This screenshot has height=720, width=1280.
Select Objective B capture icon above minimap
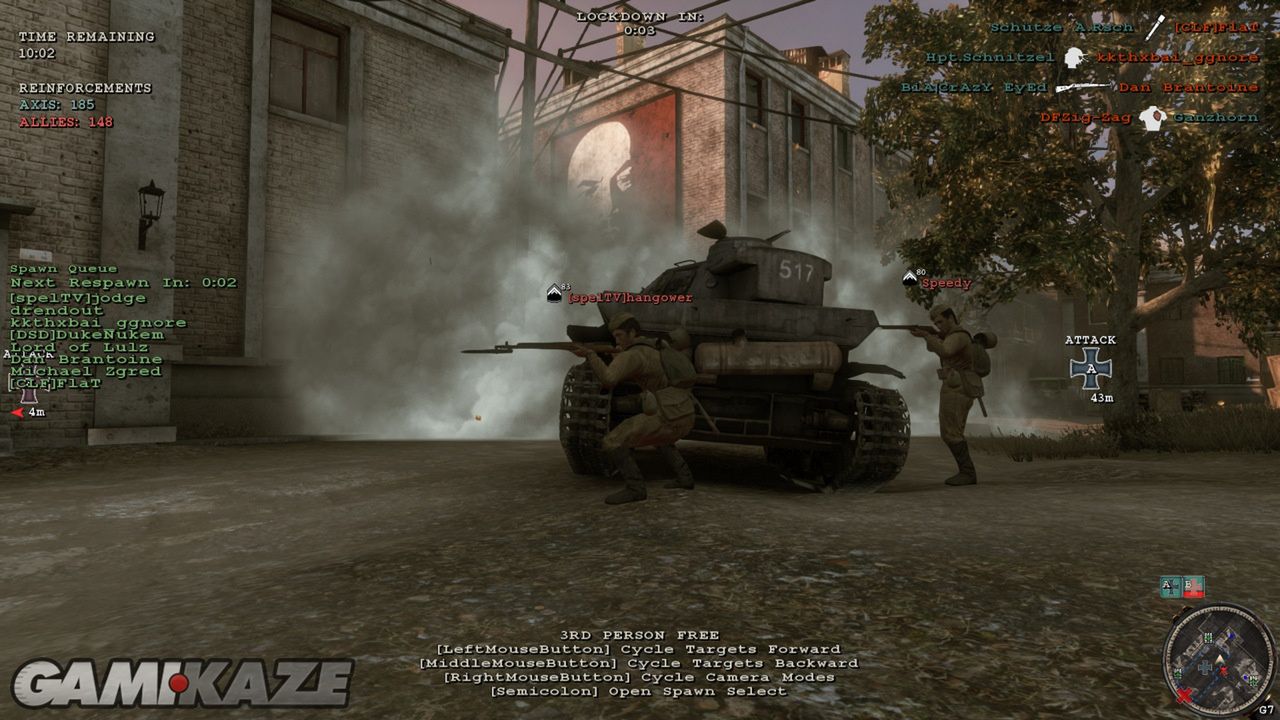pyautogui.click(x=1192, y=587)
